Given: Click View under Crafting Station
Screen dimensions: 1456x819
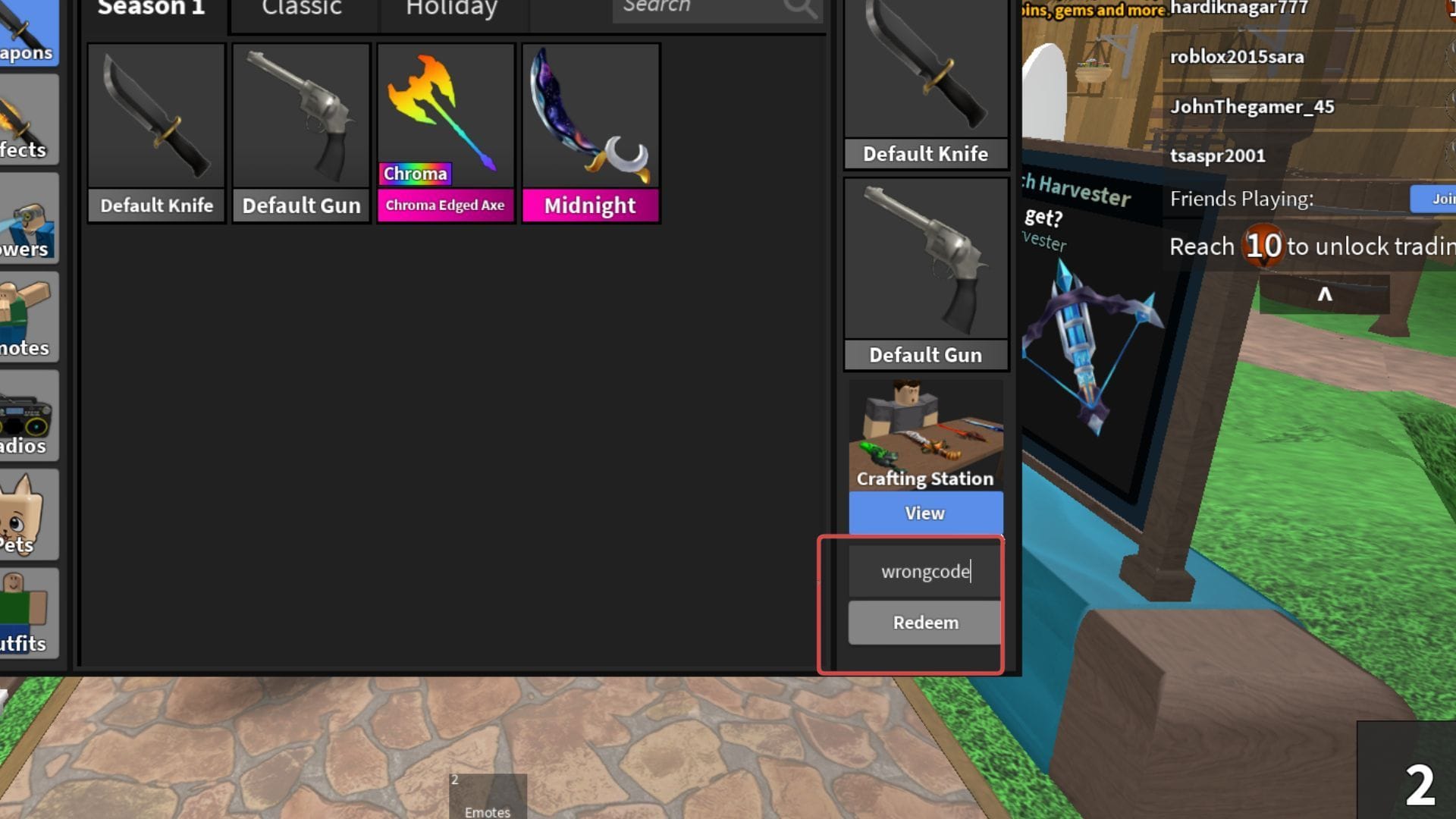Looking at the screenshot, I should pyautogui.click(x=924, y=513).
